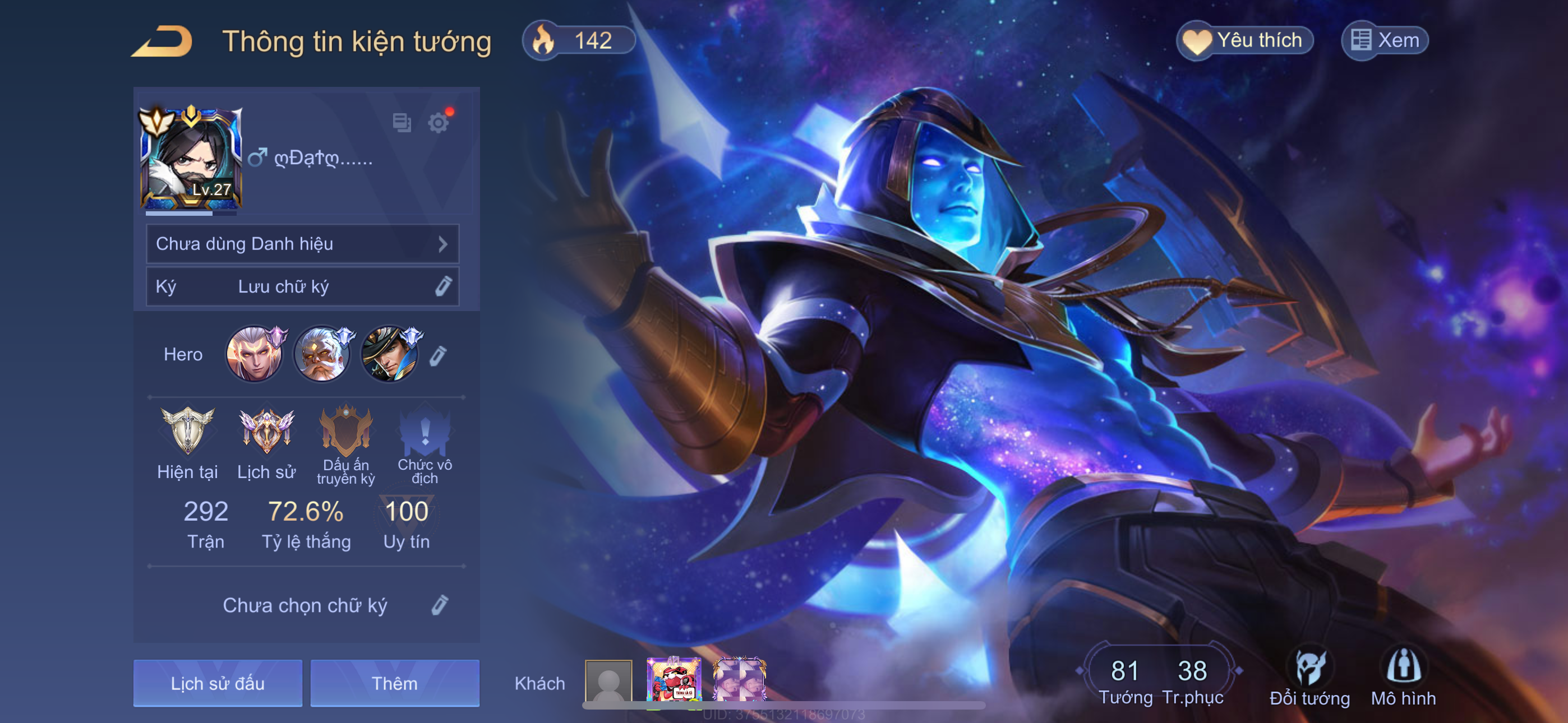Open profile settings gear icon
1568x723 pixels.
[438, 123]
